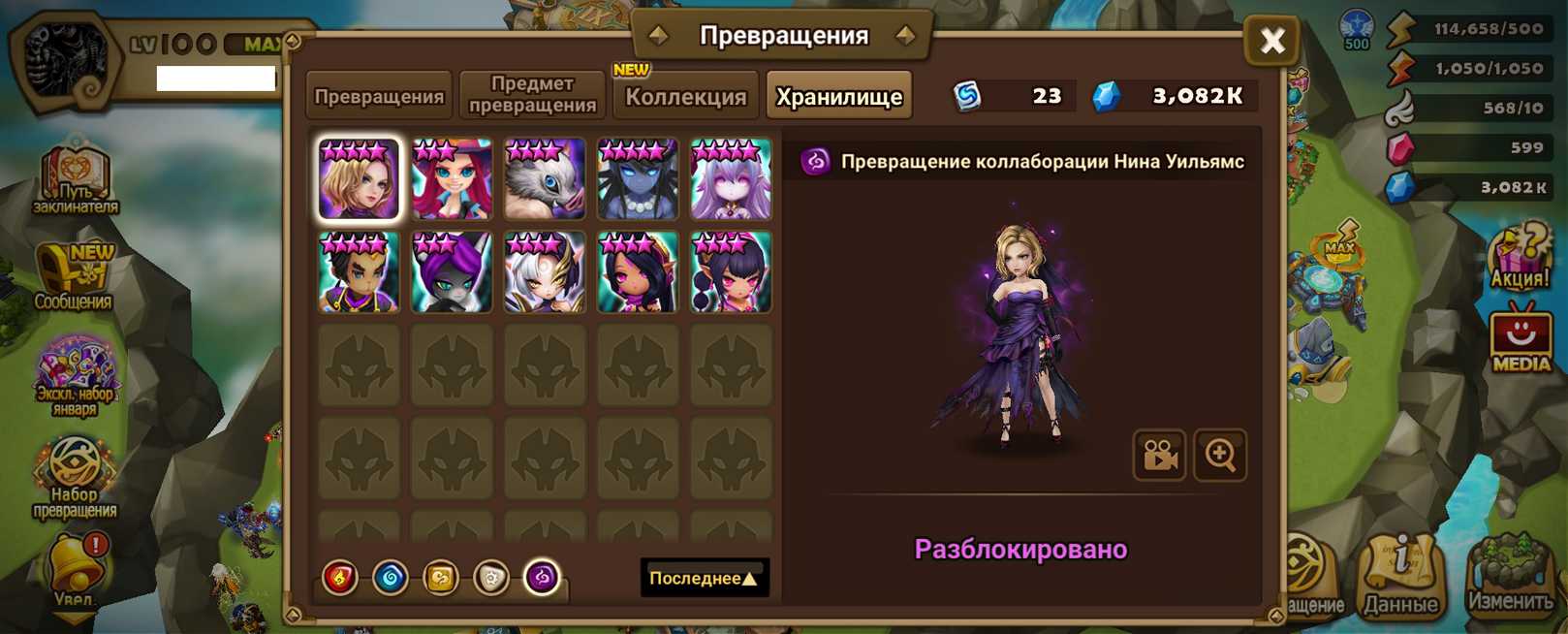
Task: Select the lavender-haired girl transmog
Action: (731, 179)
